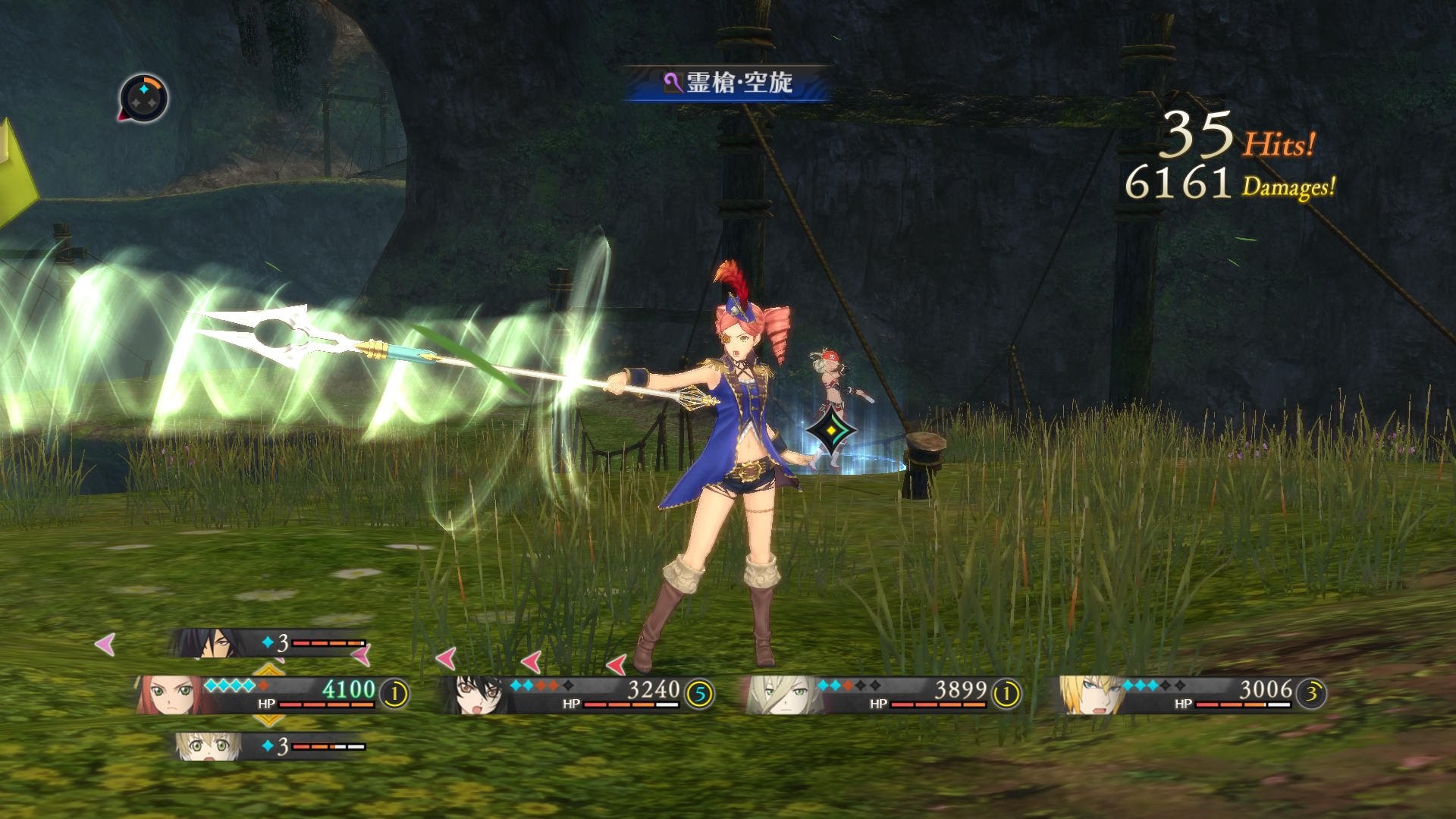
Task: Toggle the blue gem marker on Rokurou's upper bar
Action: [x=269, y=641]
